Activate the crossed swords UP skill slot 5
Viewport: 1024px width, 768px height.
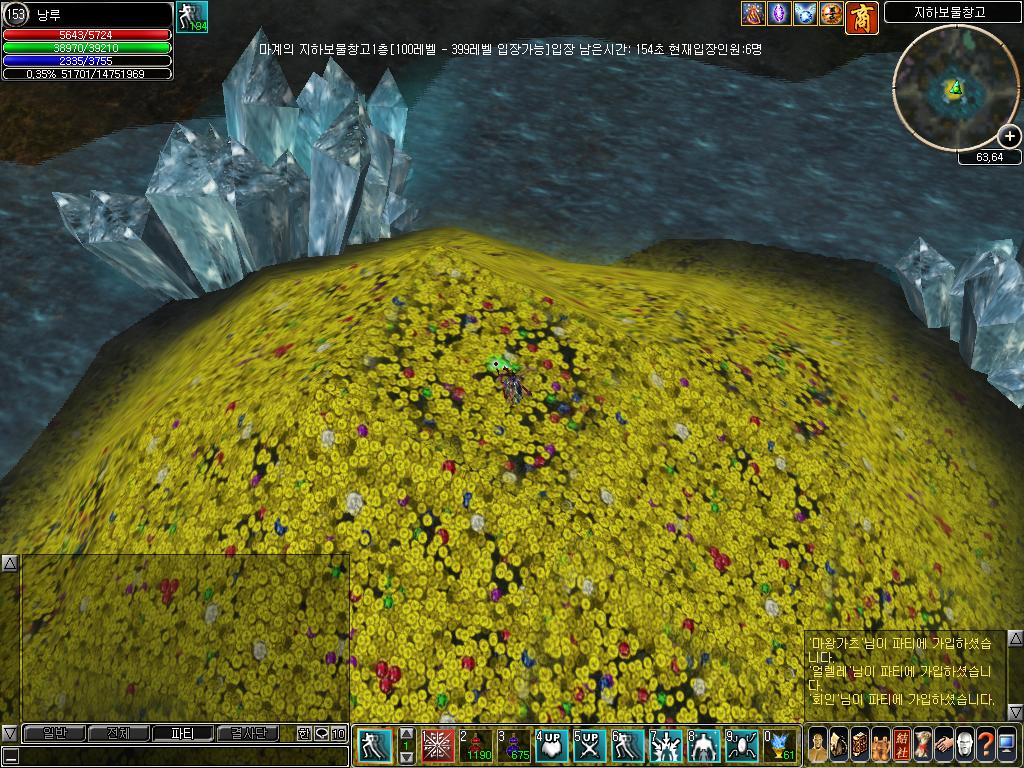coord(589,746)
